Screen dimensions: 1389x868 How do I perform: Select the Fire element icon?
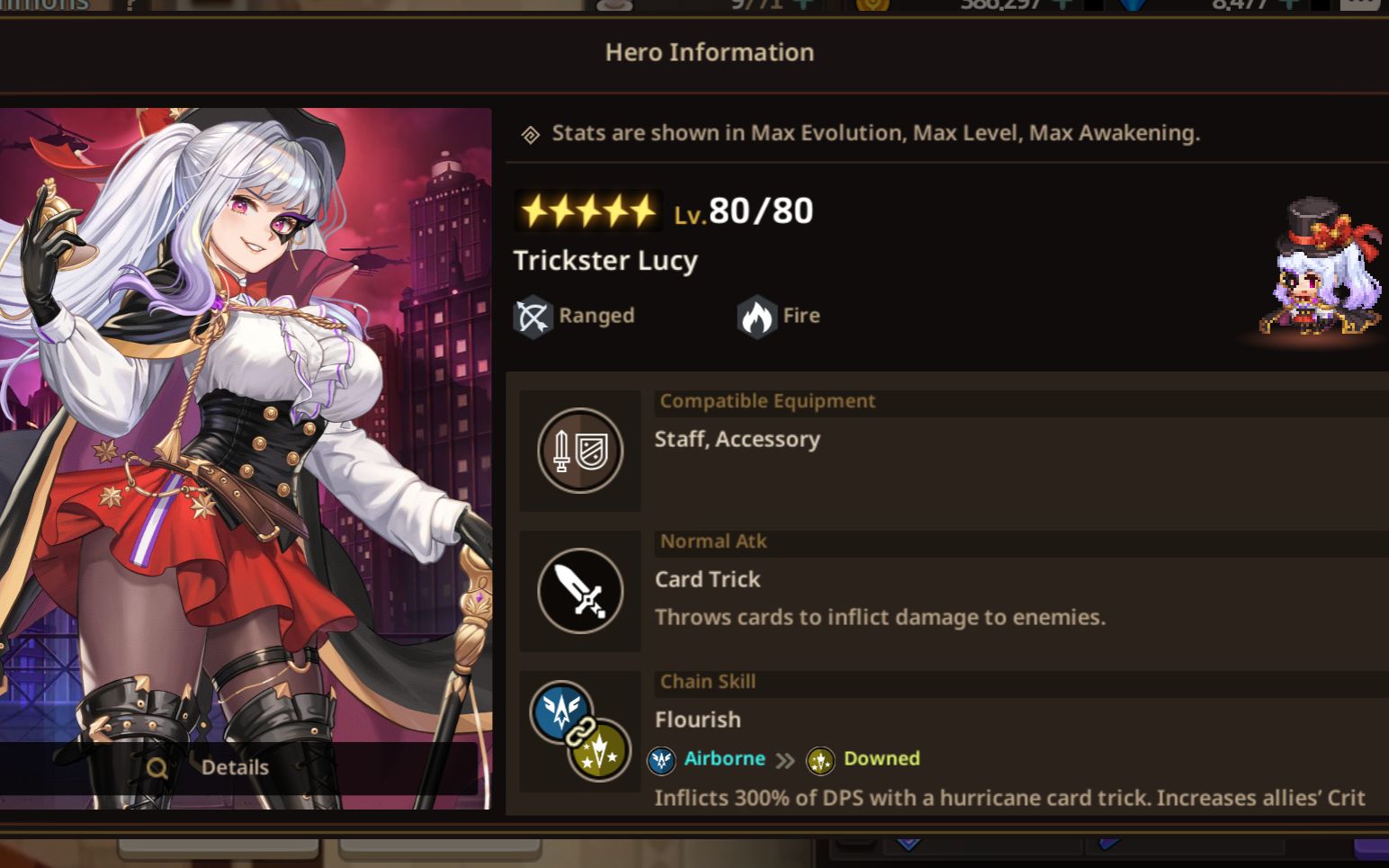click(x=757, y=317)
